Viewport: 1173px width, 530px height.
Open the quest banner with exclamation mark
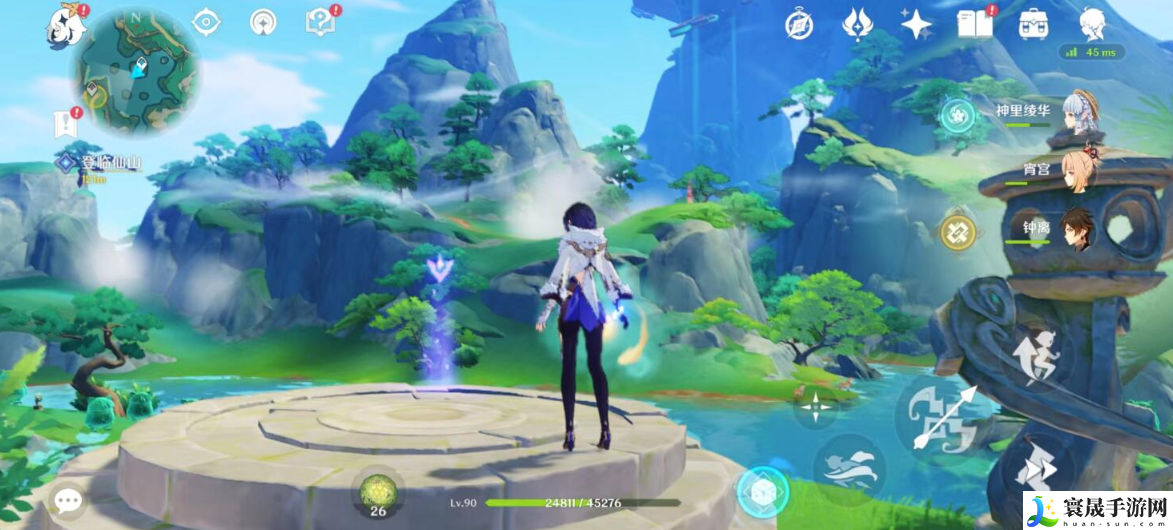click(x=66, y=122)
